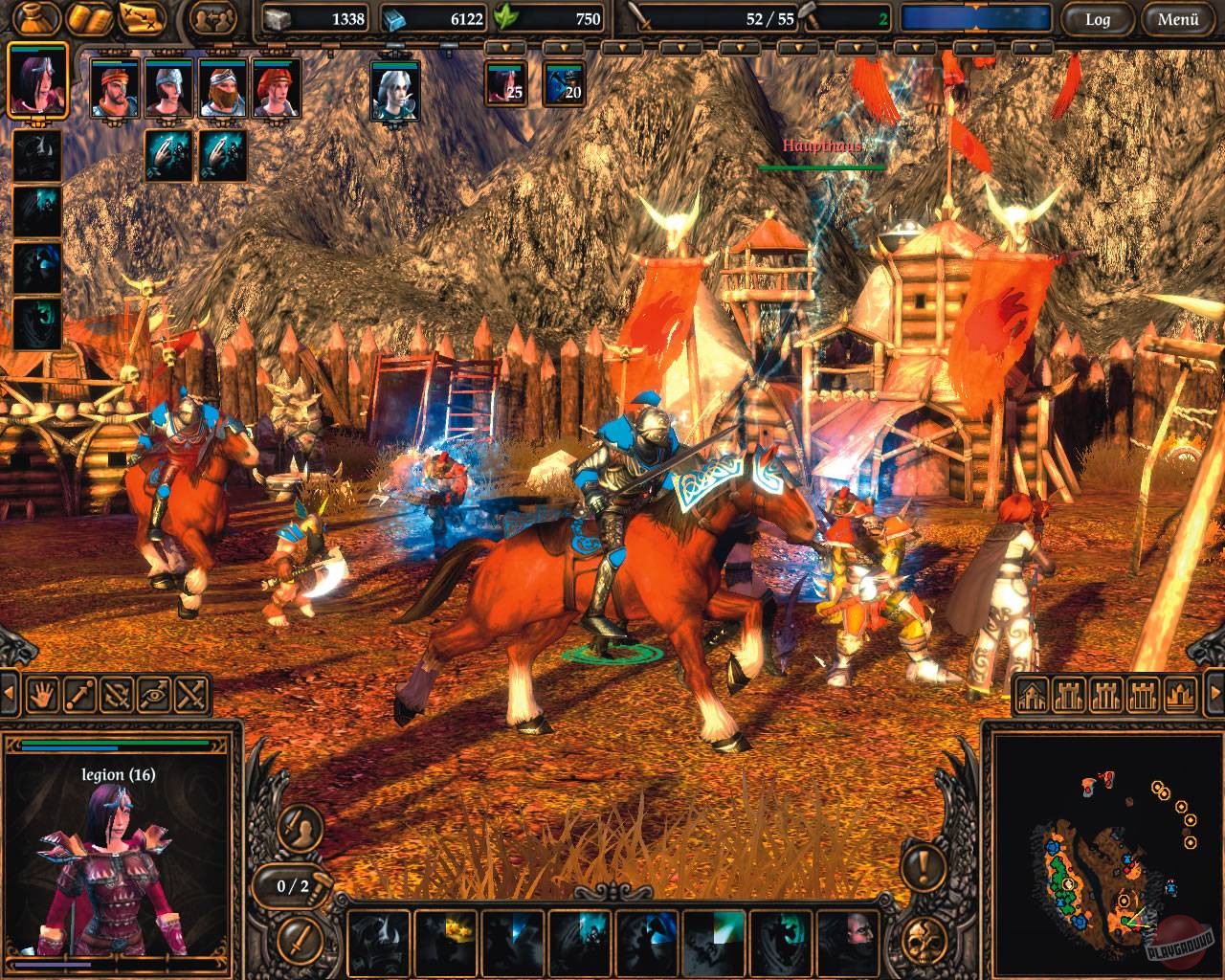Select the move arrow command
This screenshot has width=1225, height=980.
[78, 694]
